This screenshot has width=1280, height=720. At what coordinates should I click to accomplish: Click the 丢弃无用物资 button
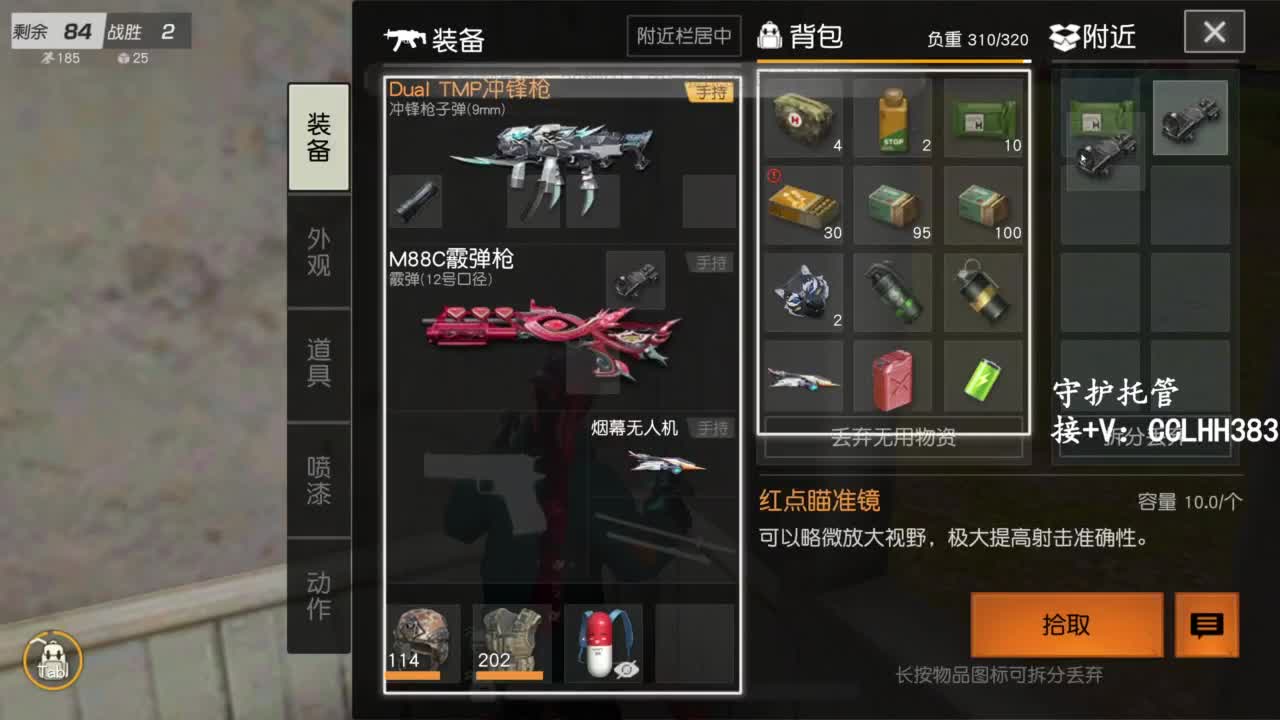(893, 438)
